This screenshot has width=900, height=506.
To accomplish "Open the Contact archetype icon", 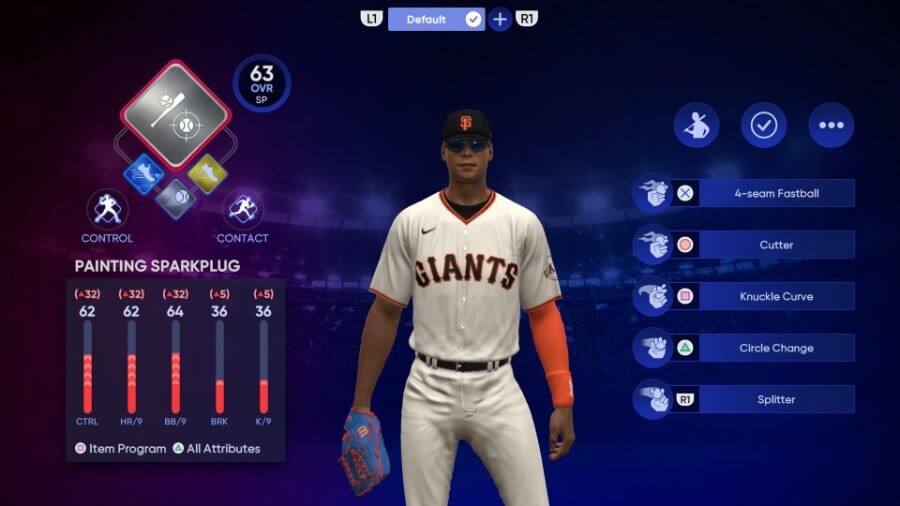I will coord(242,209).
